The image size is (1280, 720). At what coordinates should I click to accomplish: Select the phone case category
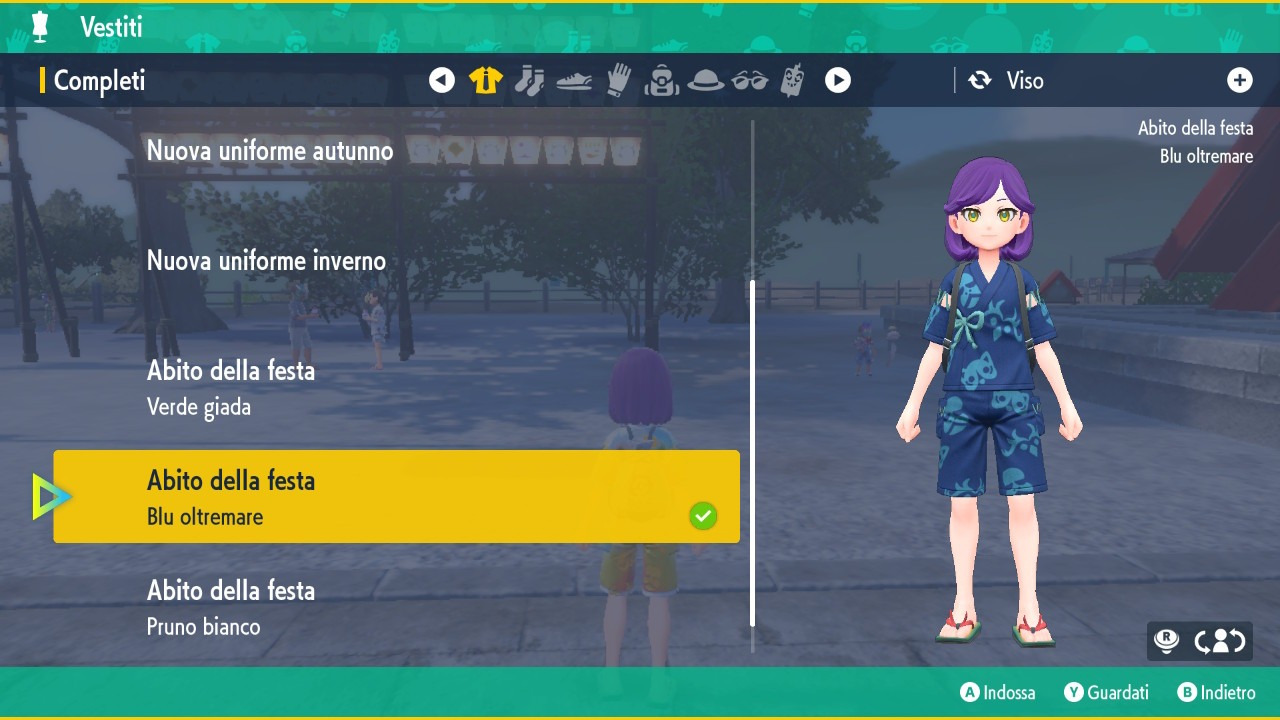pos(793,81)
